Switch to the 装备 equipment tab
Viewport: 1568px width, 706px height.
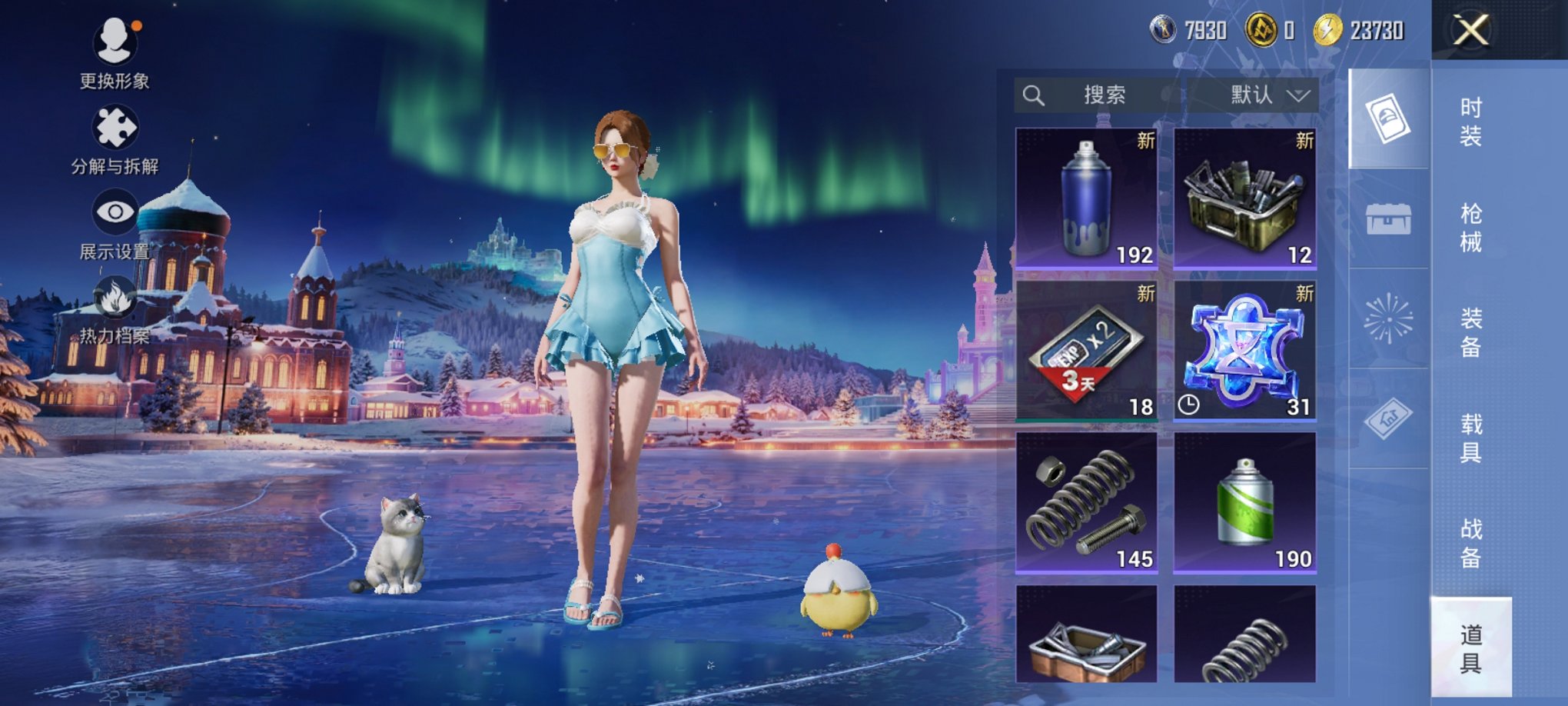pos(1470,333)
